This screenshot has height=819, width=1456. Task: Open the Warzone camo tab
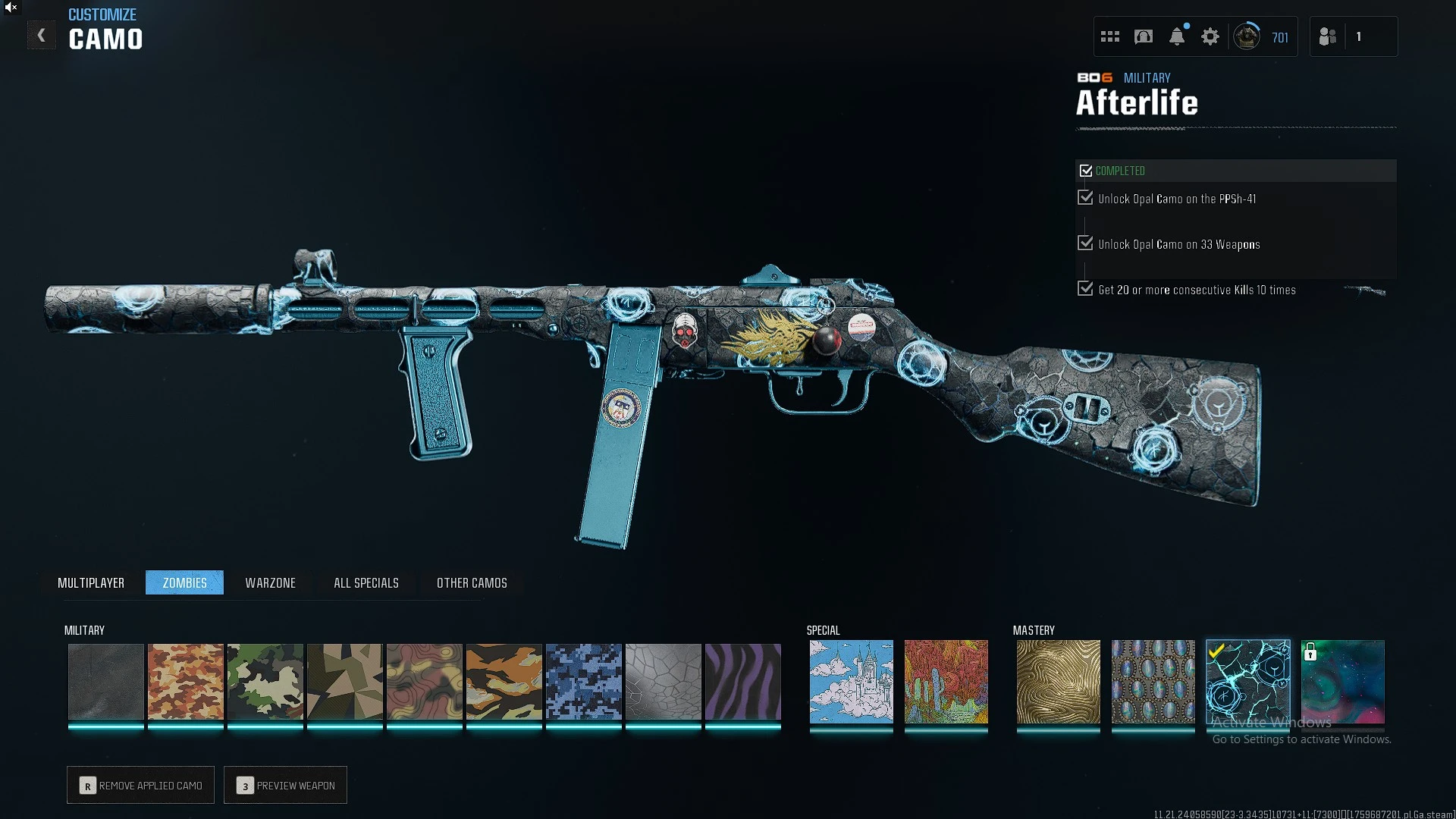coord(270,582)
